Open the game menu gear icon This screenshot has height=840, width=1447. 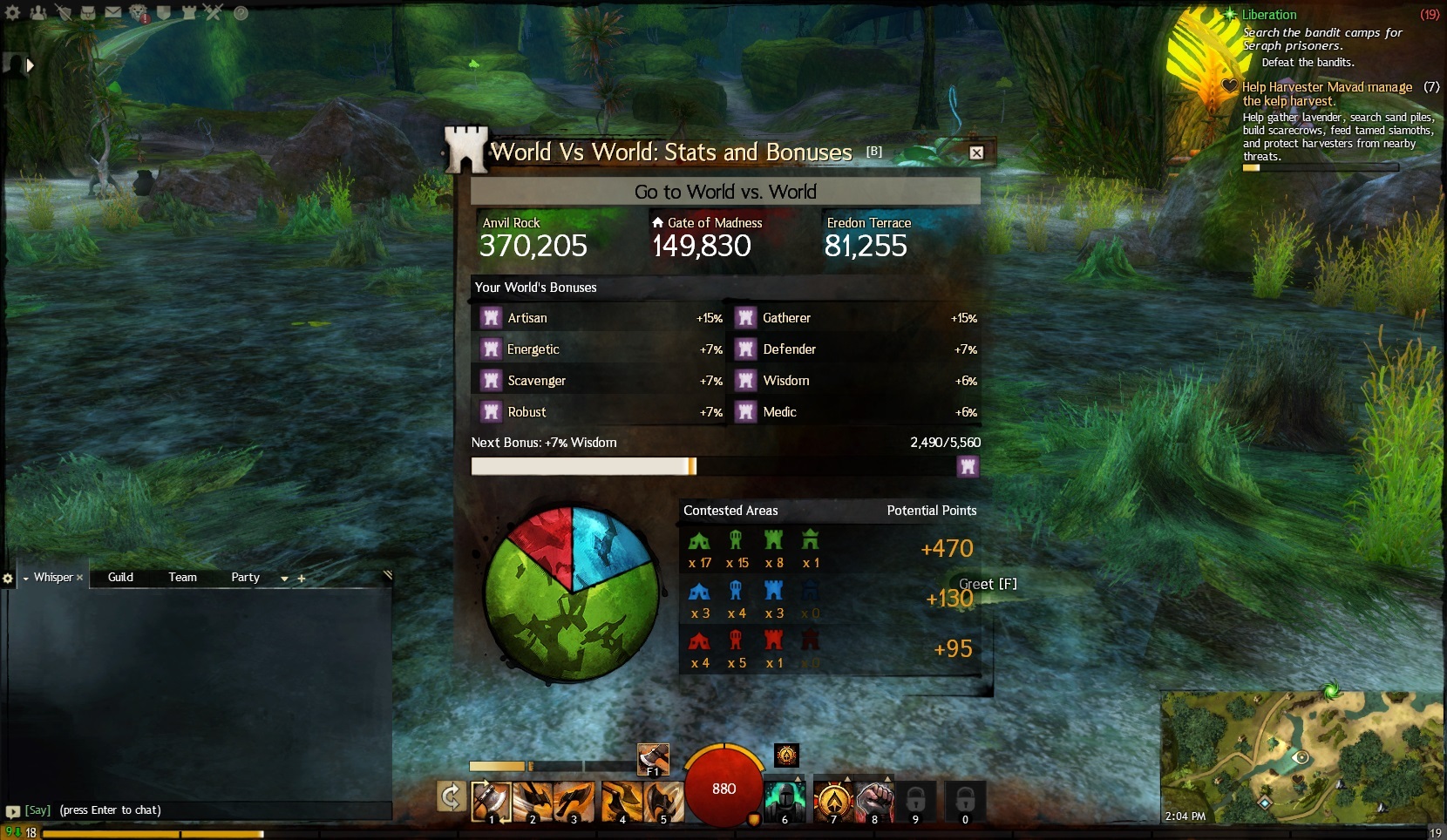click(12, 12)
